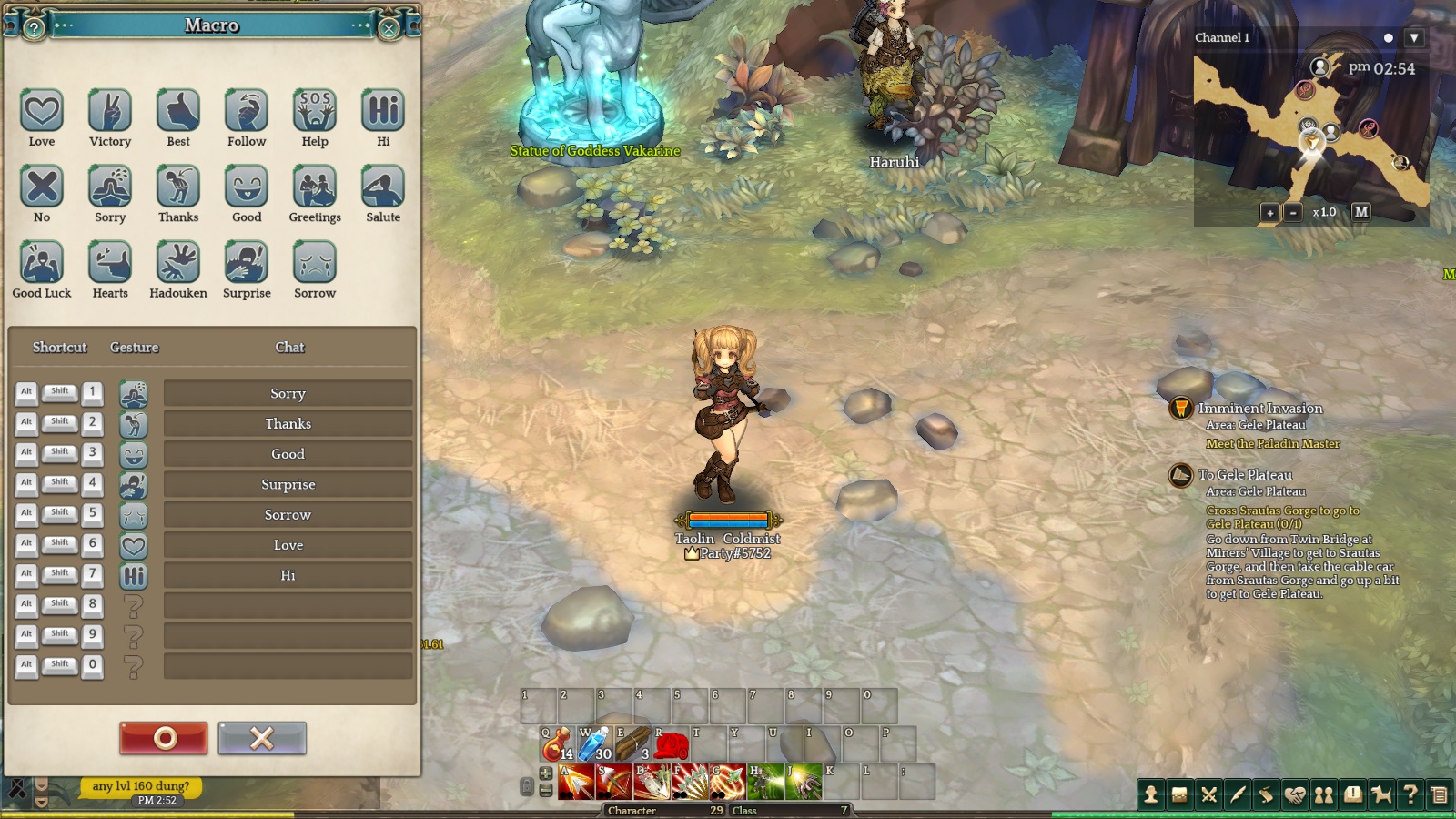
Task: Use the red potion in slot Q
Action: tap(557, 744)
